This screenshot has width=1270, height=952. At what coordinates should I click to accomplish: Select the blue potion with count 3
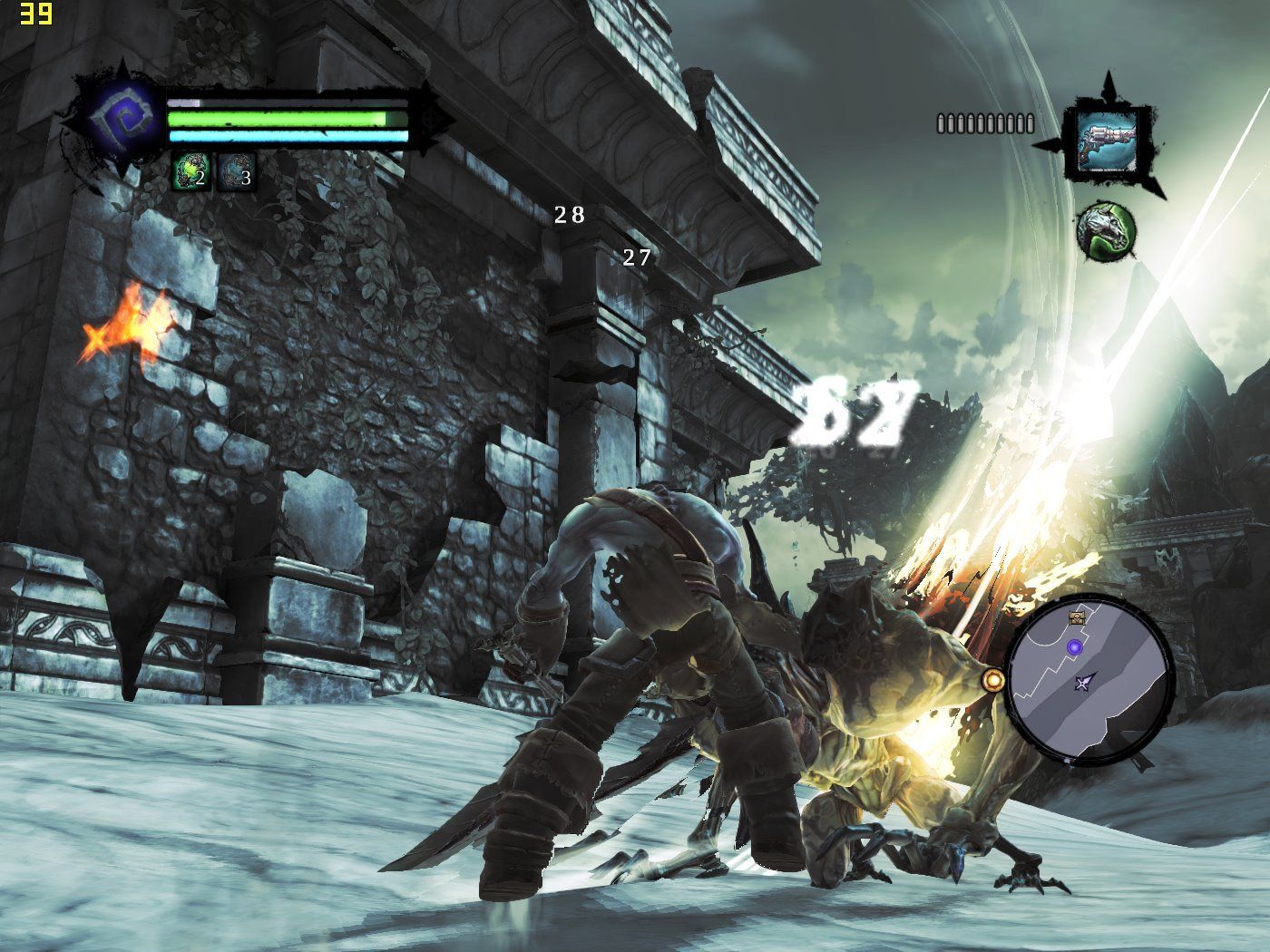click(235, 172)
